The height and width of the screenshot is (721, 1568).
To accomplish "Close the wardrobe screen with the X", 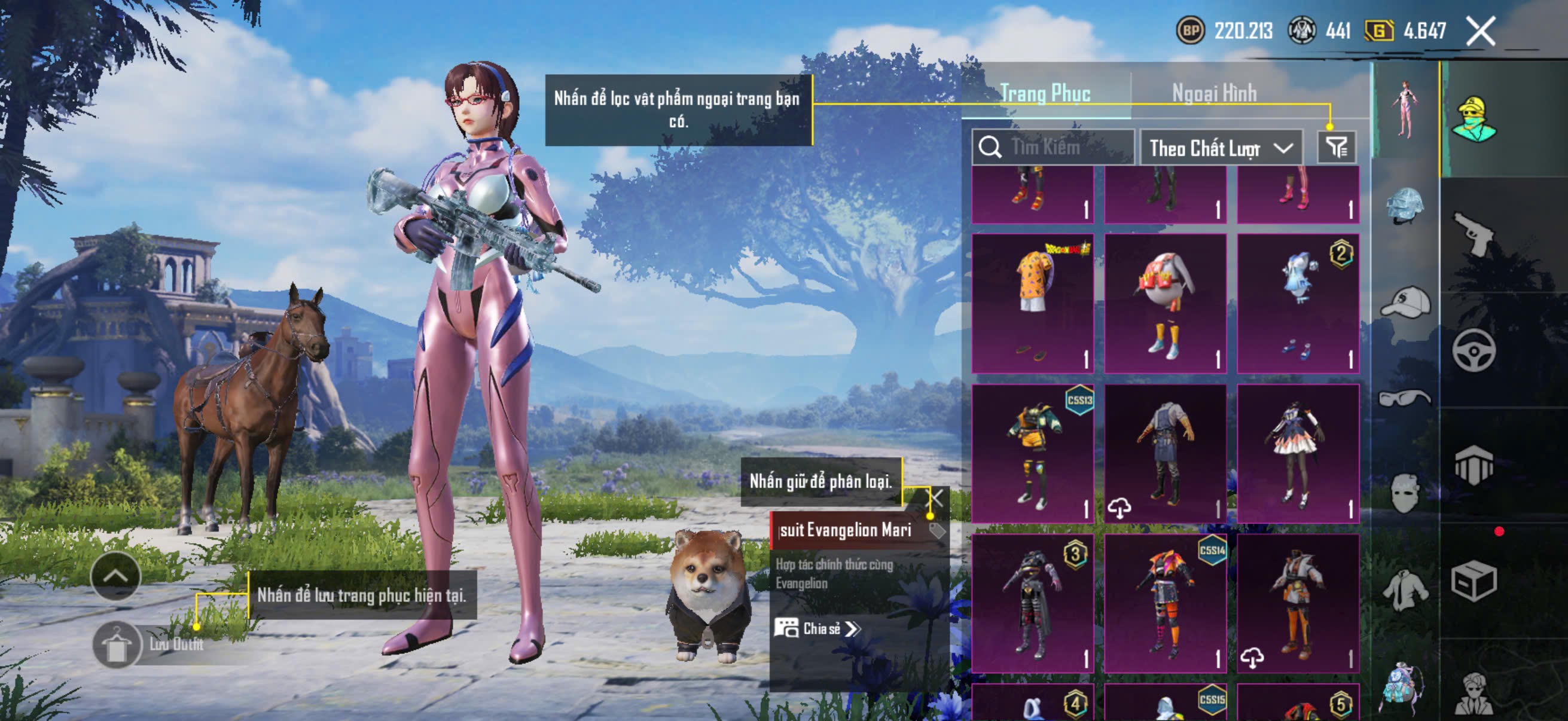I will (1479, 31).
